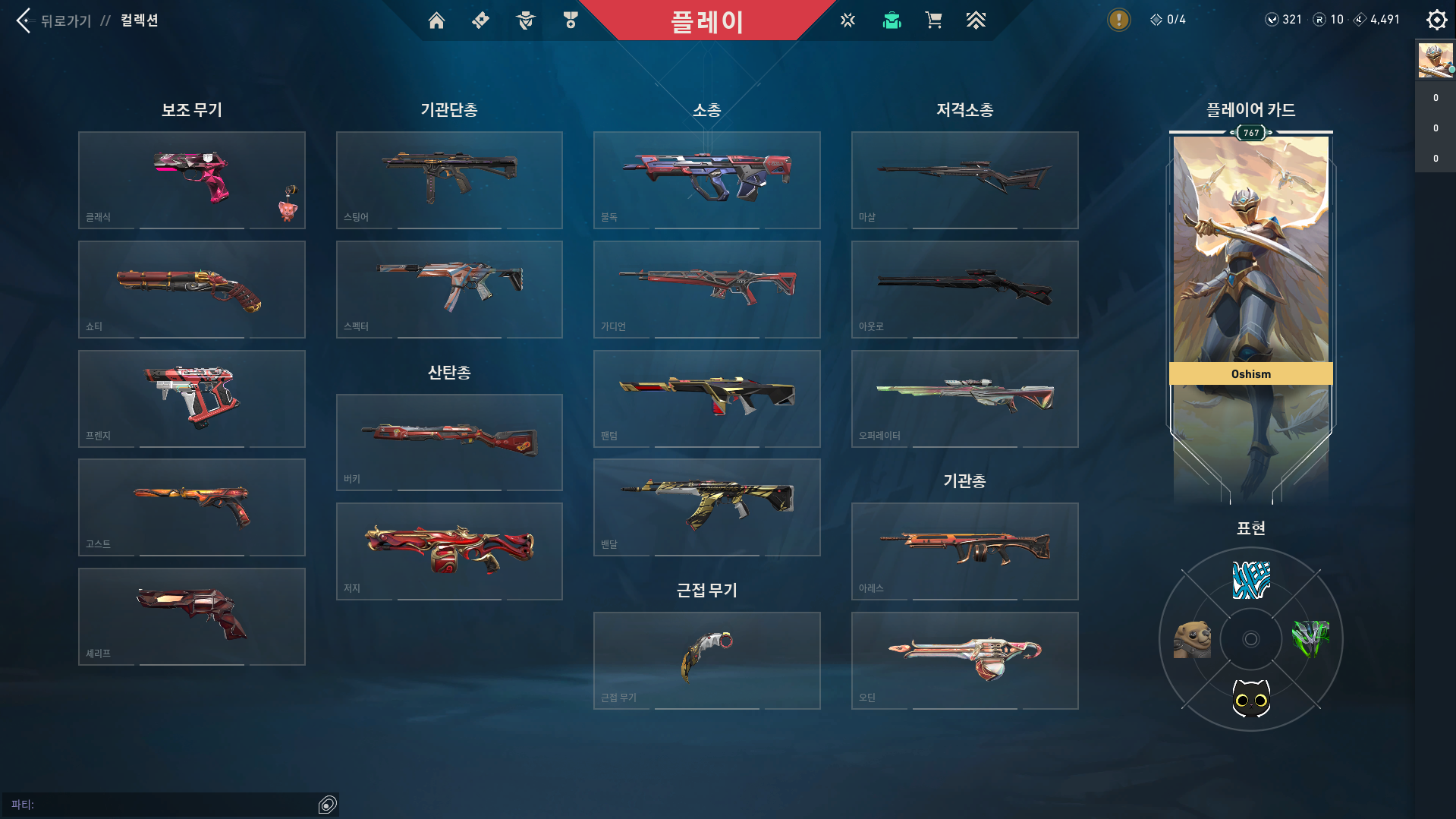The image size is (1456, 819).
Task: Go back using 뒤로가기 arrow
Action: click(x=24, y=20)
